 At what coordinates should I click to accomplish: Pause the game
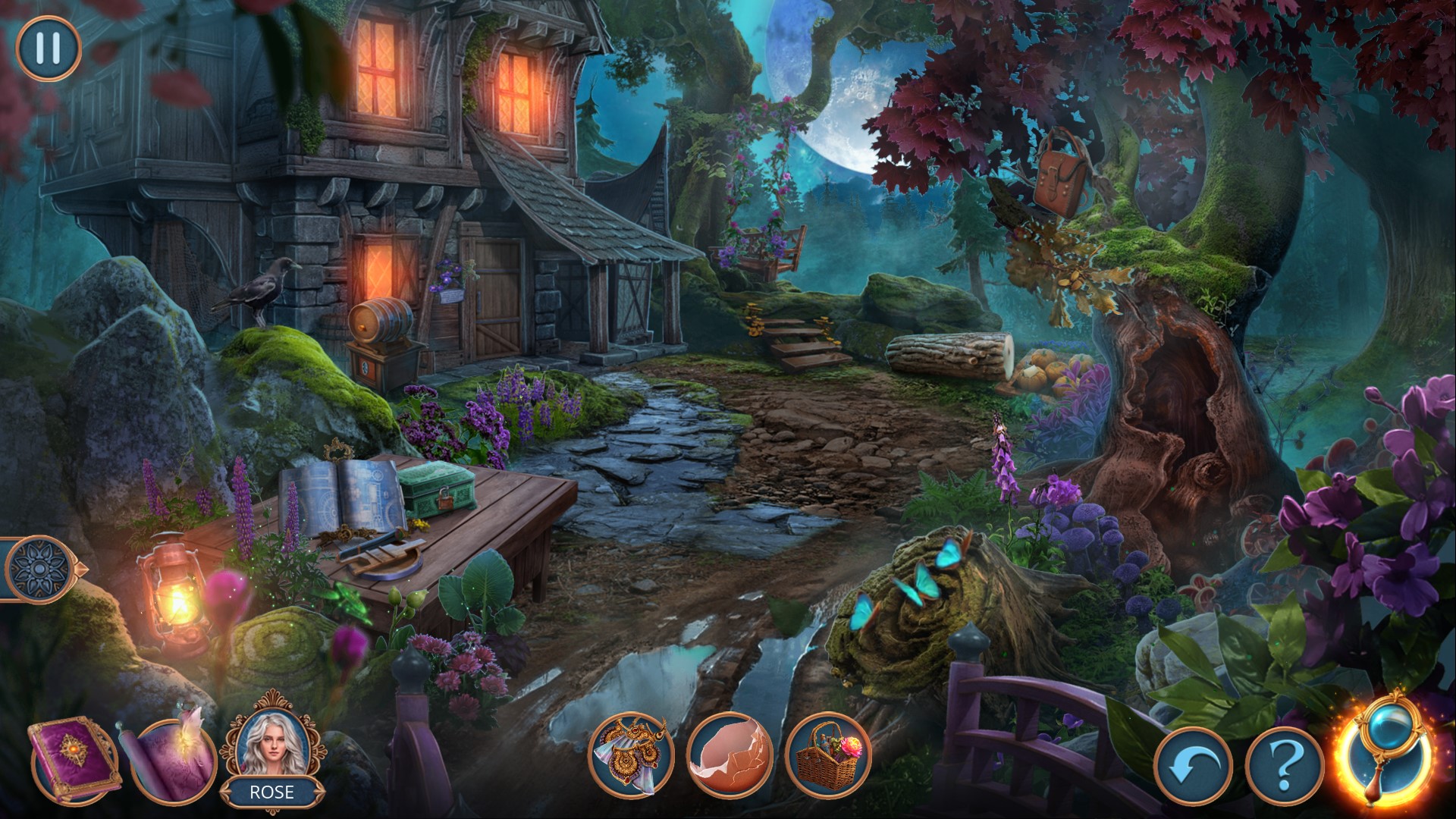pos(48,48)
